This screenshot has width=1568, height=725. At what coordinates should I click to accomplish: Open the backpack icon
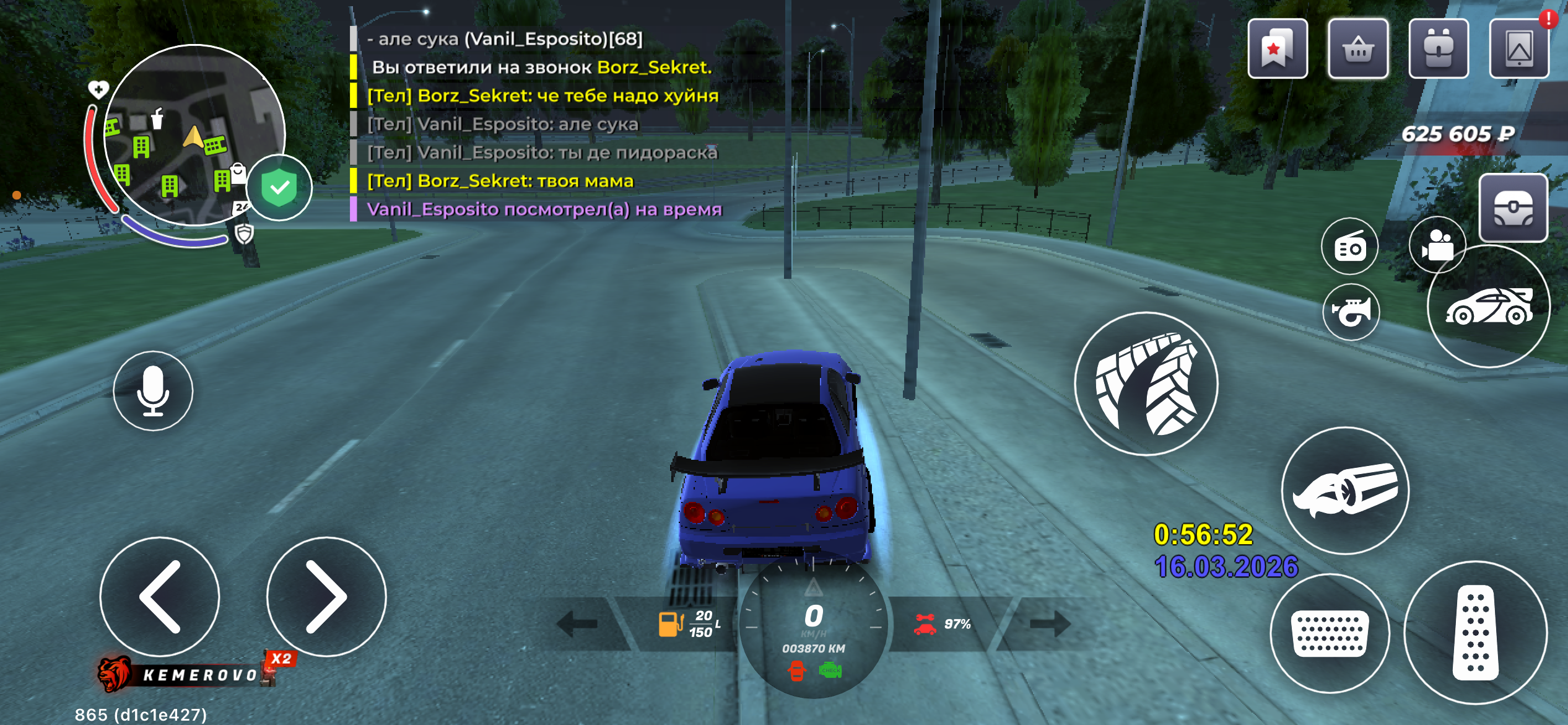pyautogui.click(x=1439, y=49)
